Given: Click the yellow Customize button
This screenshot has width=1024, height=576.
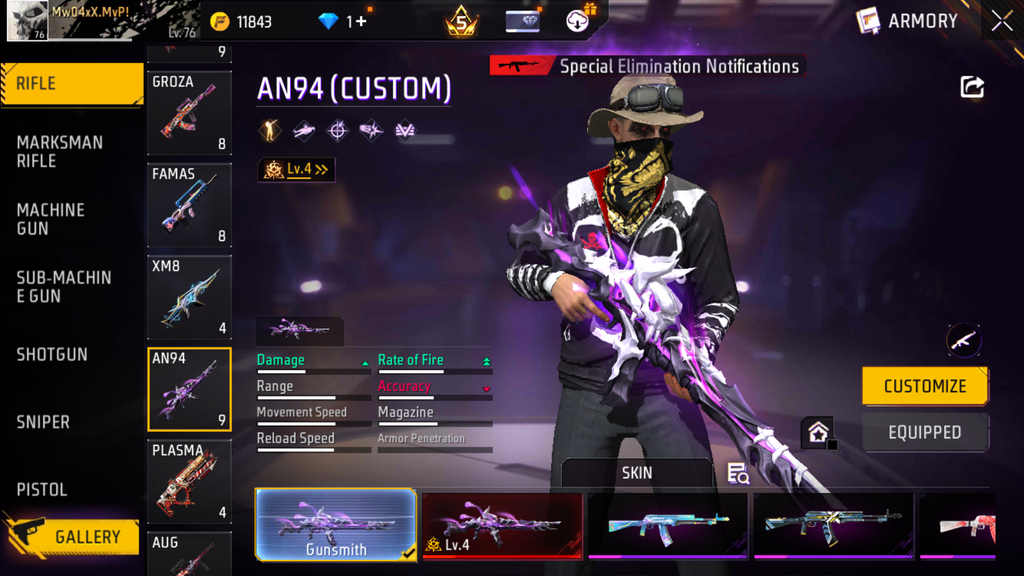Looking at the screenshot, I should coord(925,386).
